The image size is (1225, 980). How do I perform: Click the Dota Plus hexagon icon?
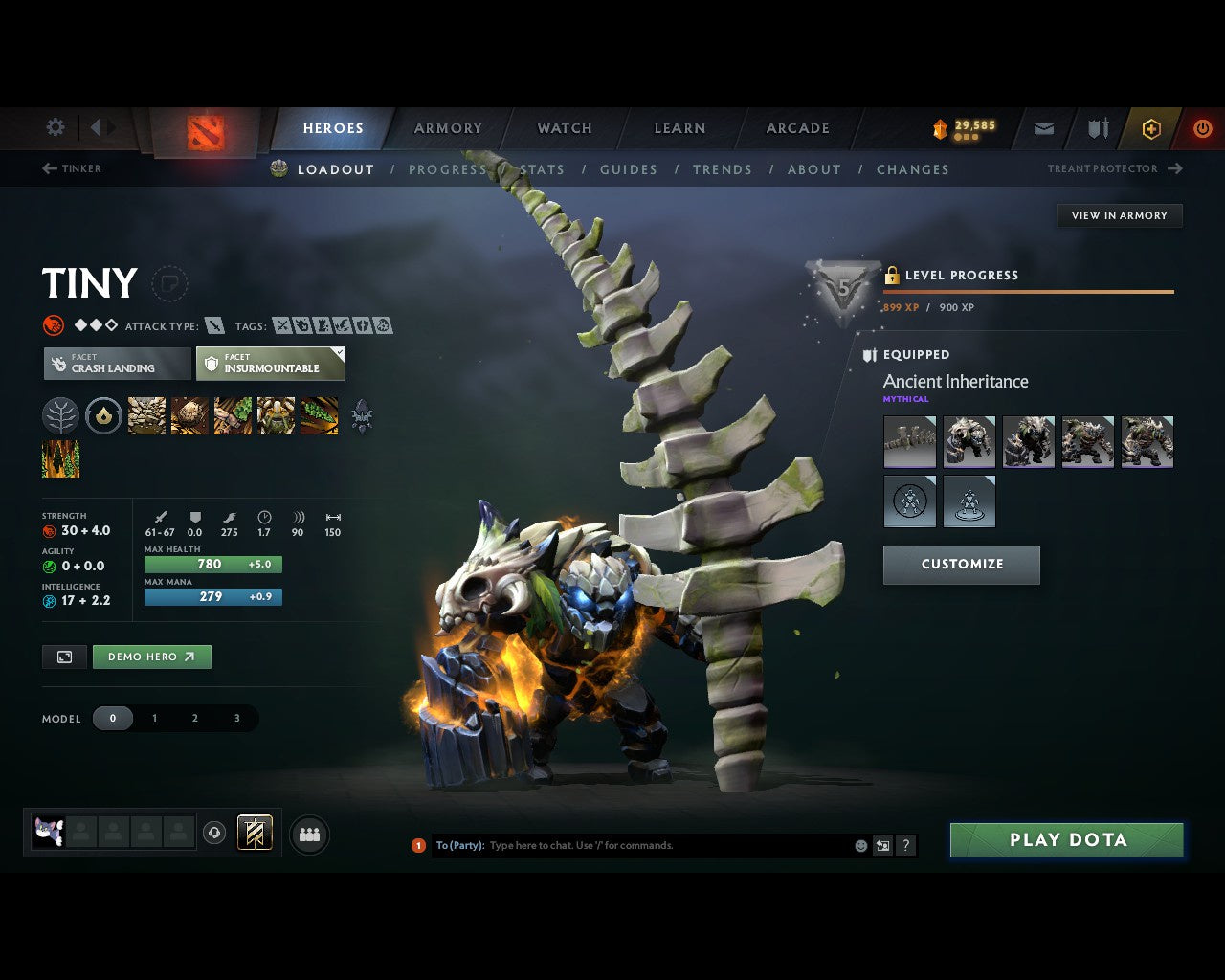click(x=1150, y=128)
